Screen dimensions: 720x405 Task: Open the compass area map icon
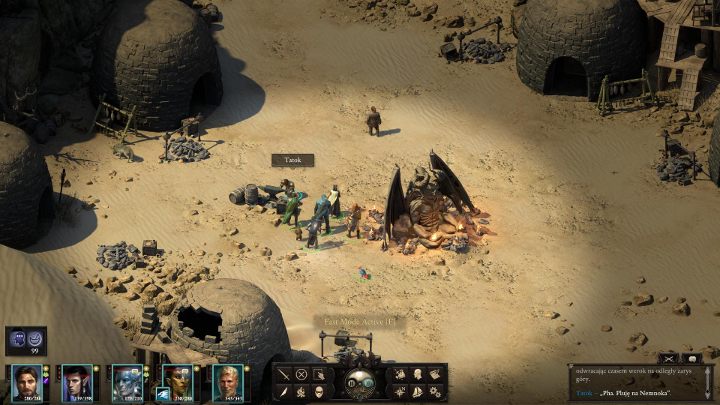coord(400,391)
